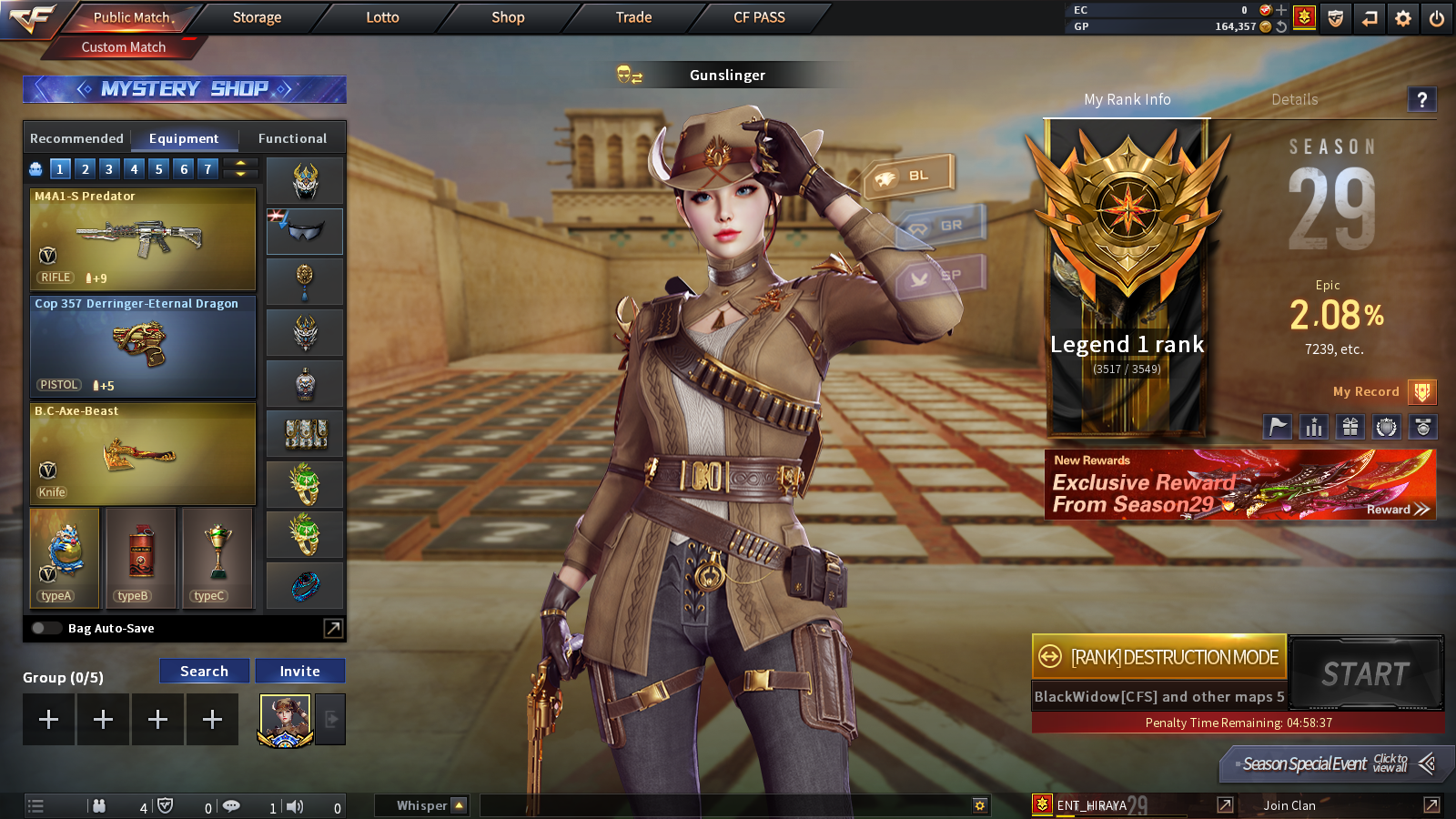Select the M4A1-S Predator rifle slot
Viewport: 1456px width, 819px height.
tap(143, 239)
